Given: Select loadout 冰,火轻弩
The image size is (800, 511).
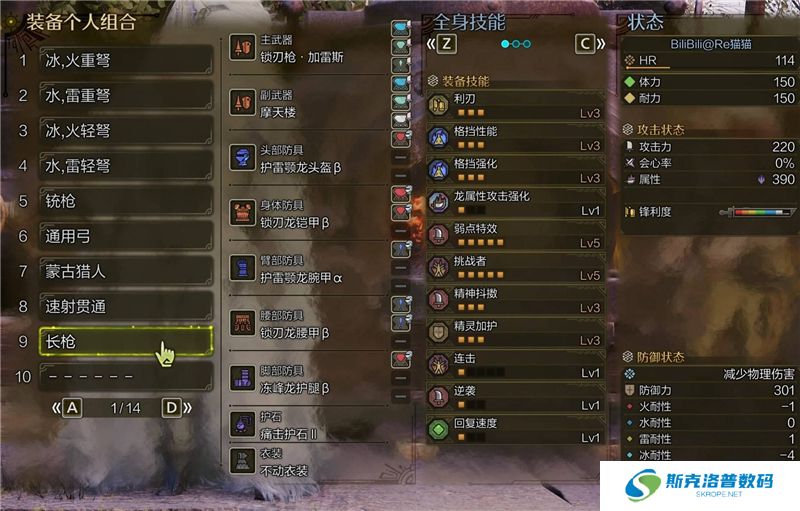Looking at the screenshot, I should 125,131.
